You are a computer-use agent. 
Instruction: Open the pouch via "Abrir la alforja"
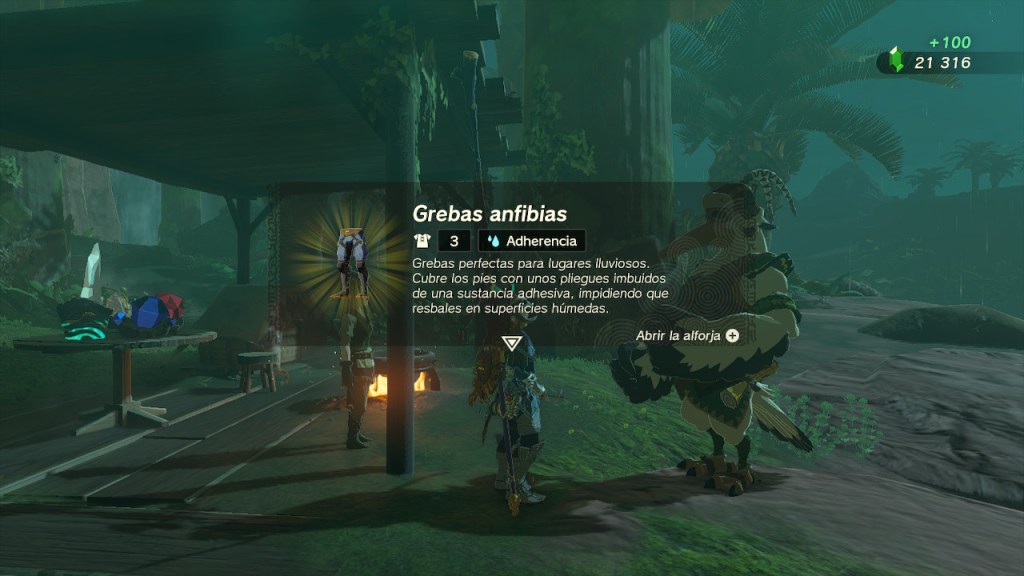click(x=688, y=336)
